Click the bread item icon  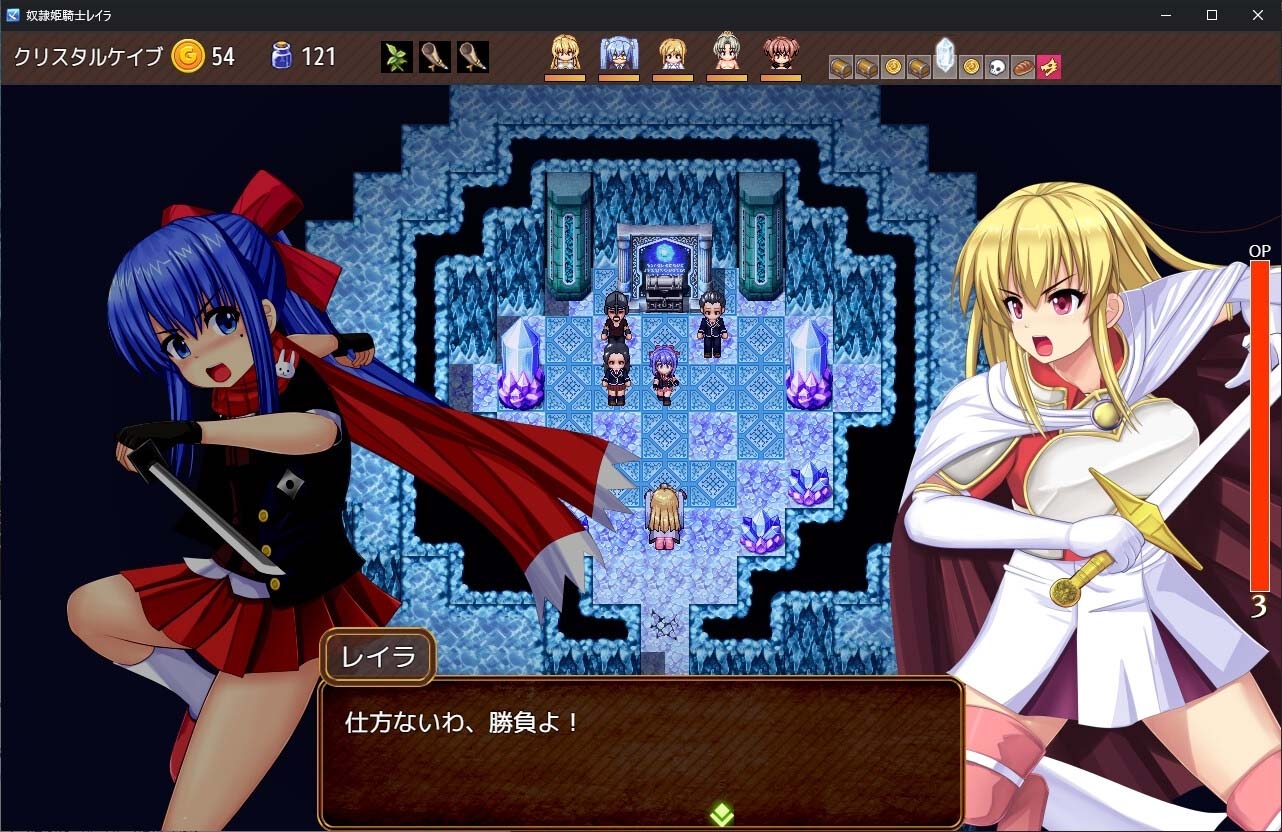(x=1023, y=65)
